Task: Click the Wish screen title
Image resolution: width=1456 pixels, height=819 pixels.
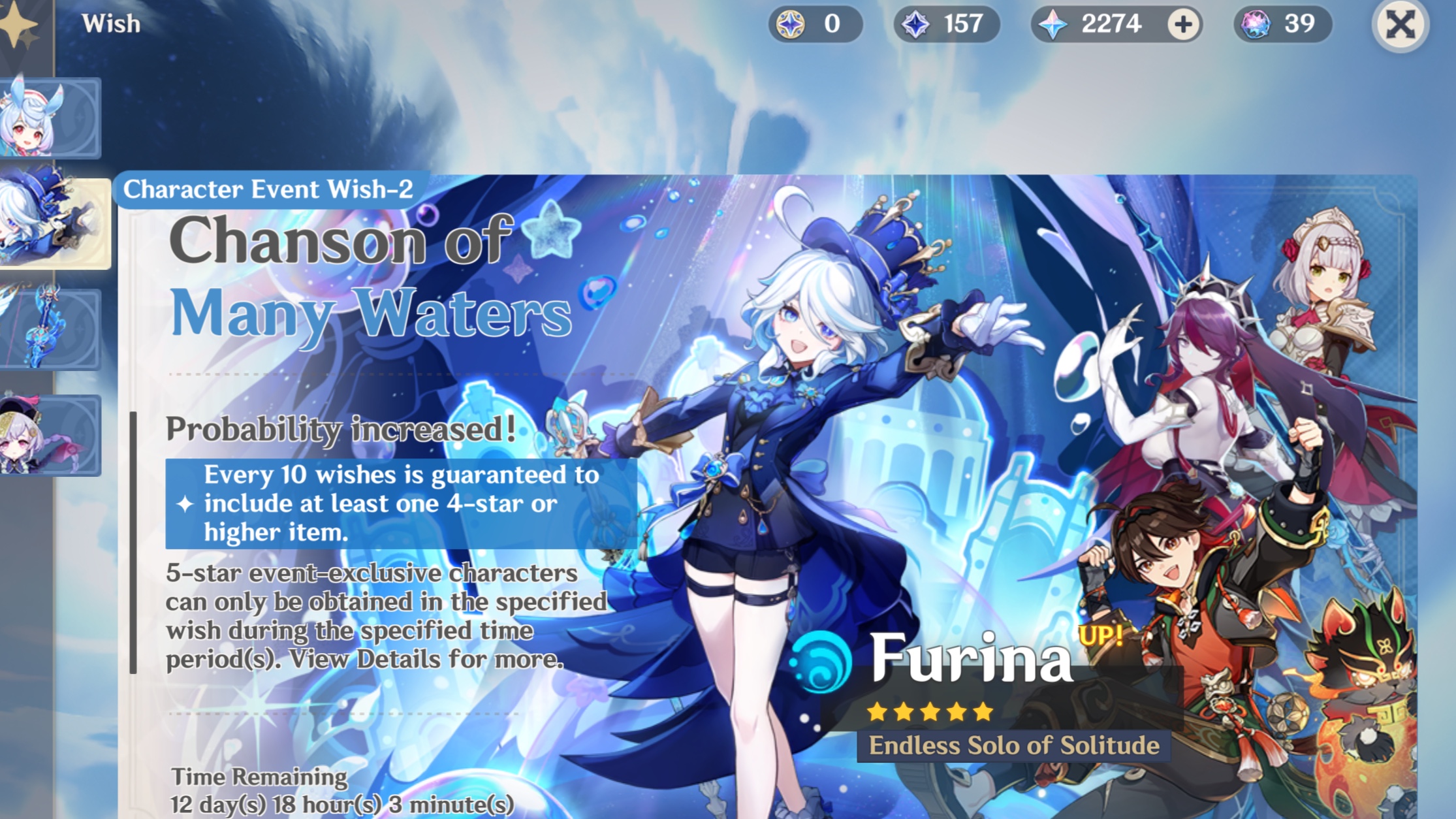Action: 110,23
